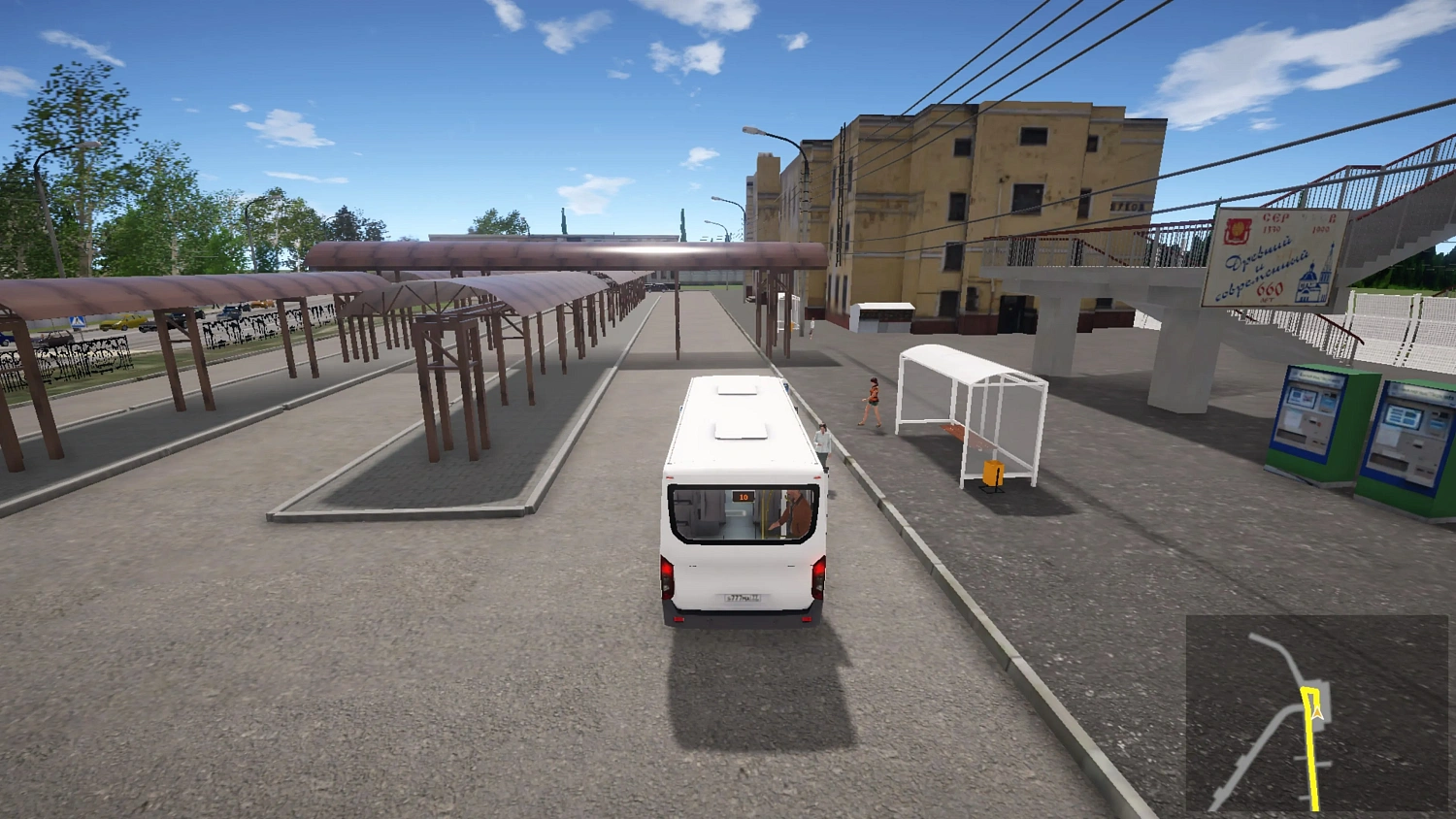This screenshot has width=1456, height=819.
Task: Toggle the roof hatch on the bus
Action: pos(740,431)
